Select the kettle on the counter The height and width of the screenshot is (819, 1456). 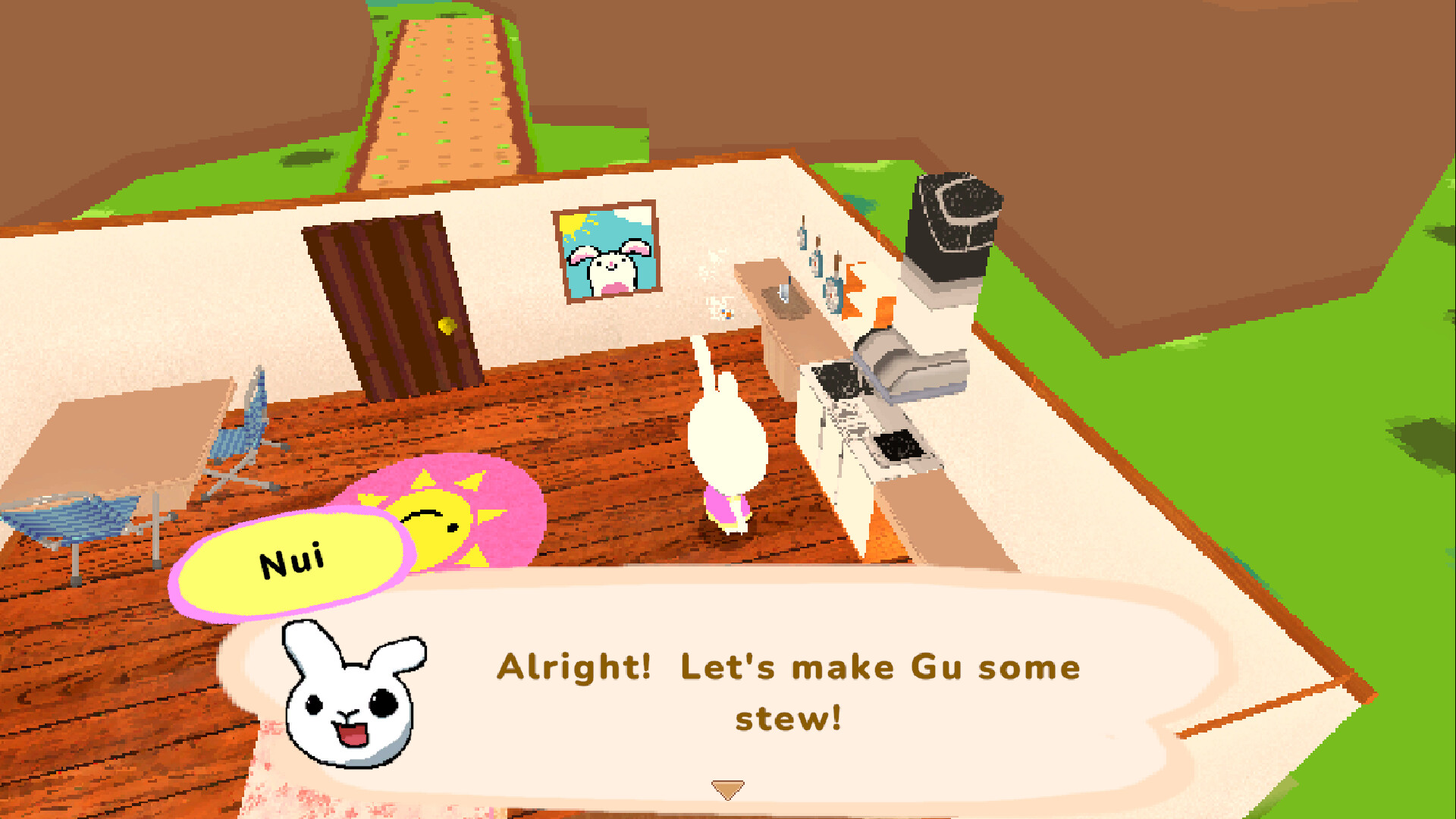click(782, 293)
